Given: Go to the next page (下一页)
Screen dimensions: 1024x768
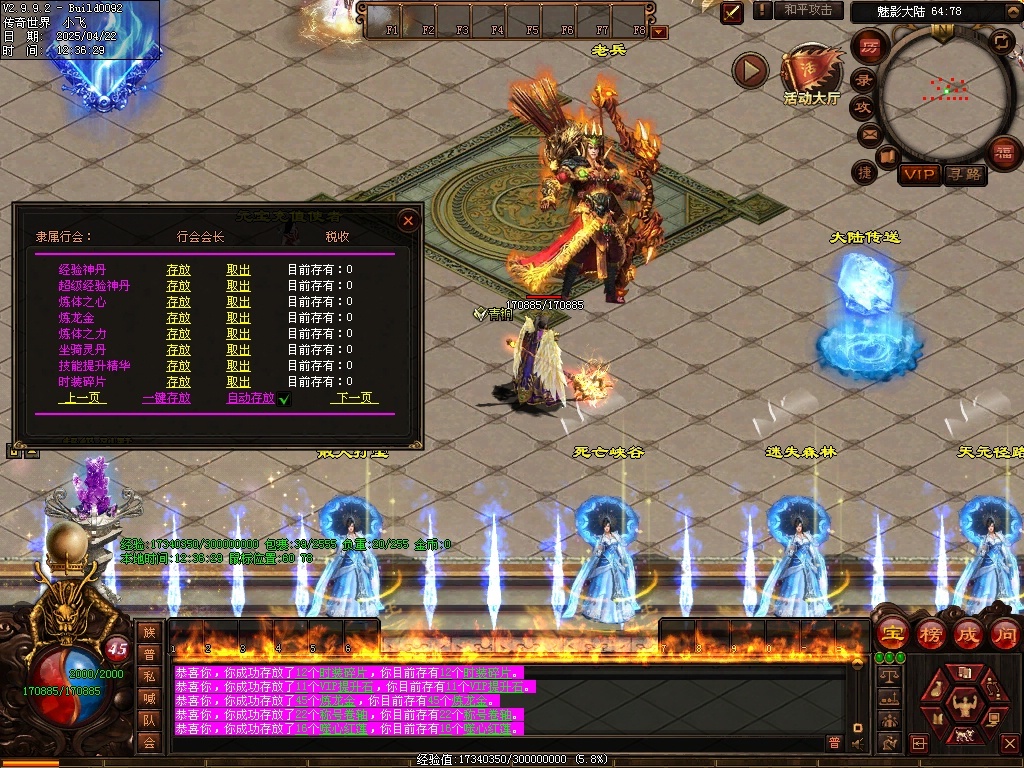Looking at the screenshot, I should (354, 398).
